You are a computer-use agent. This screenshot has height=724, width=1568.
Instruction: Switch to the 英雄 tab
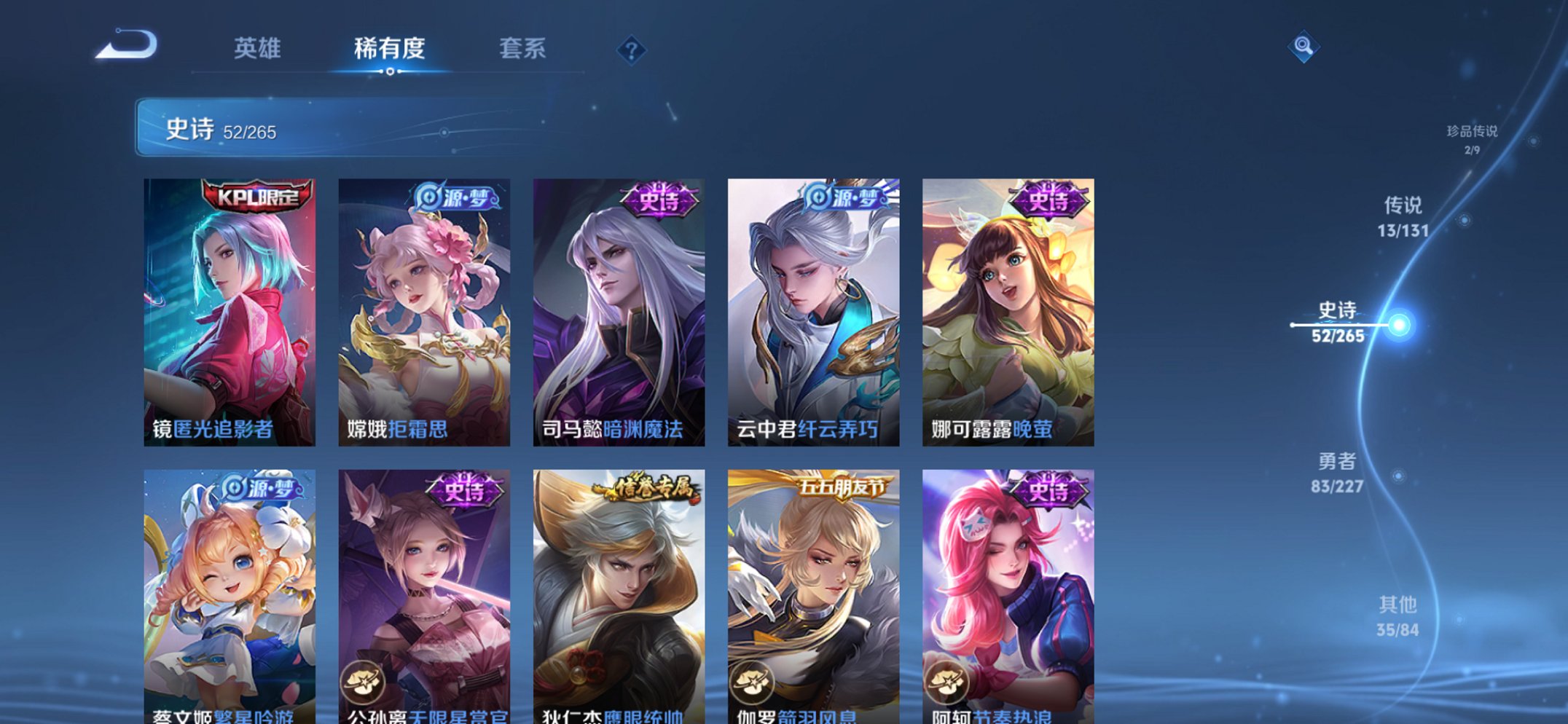point(258,48)
